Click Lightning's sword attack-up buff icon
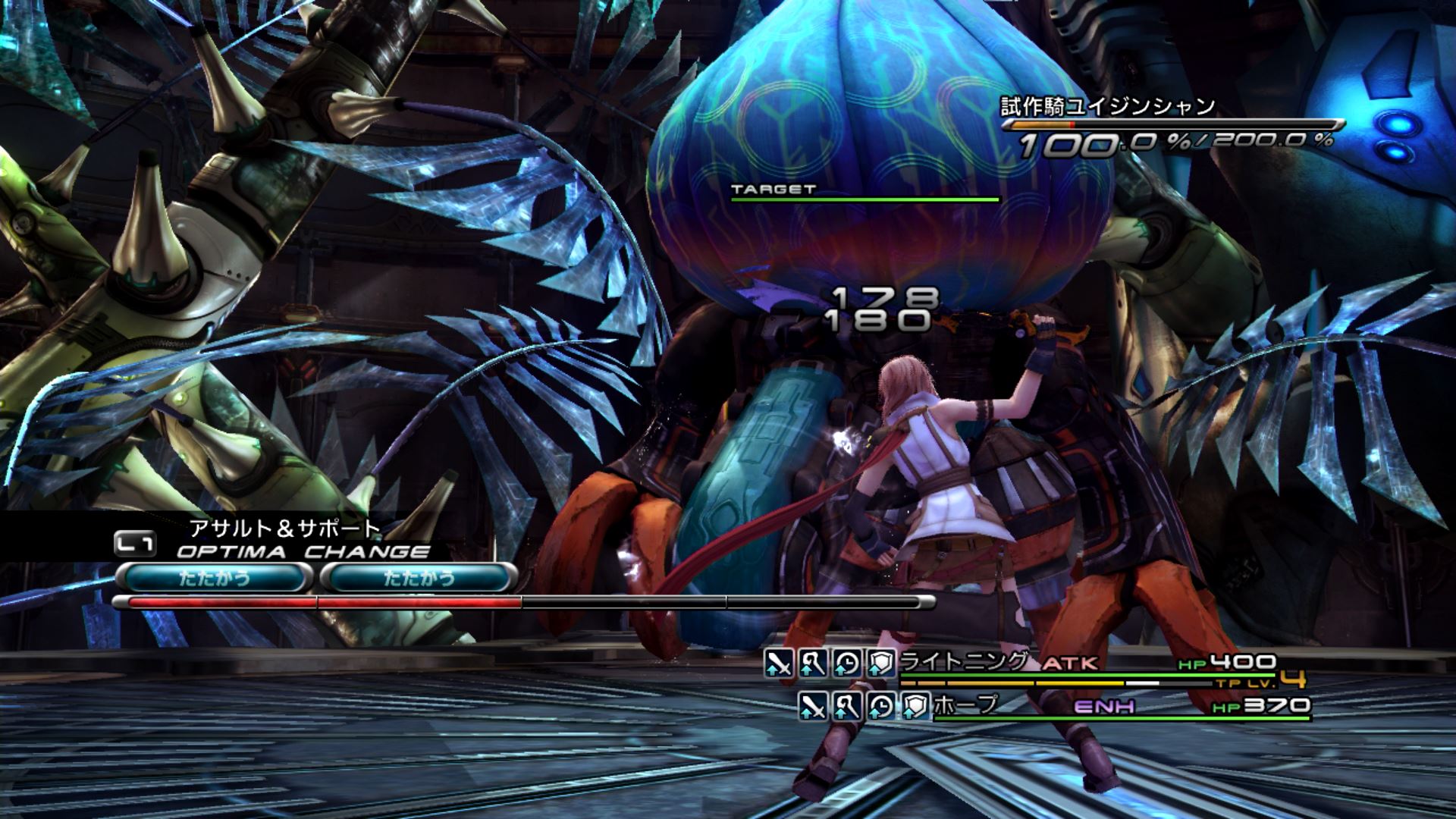1456x819 pixels. (x=778, y=664)
